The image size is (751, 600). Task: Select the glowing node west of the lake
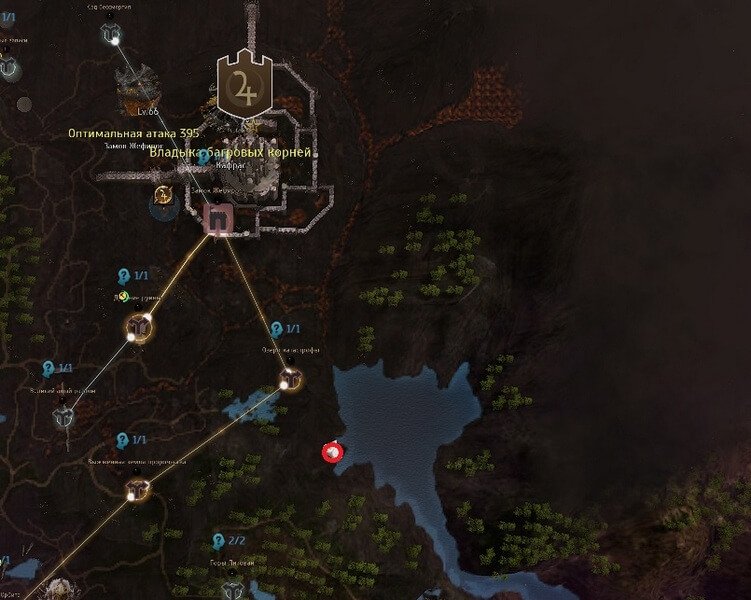point(289,378)
